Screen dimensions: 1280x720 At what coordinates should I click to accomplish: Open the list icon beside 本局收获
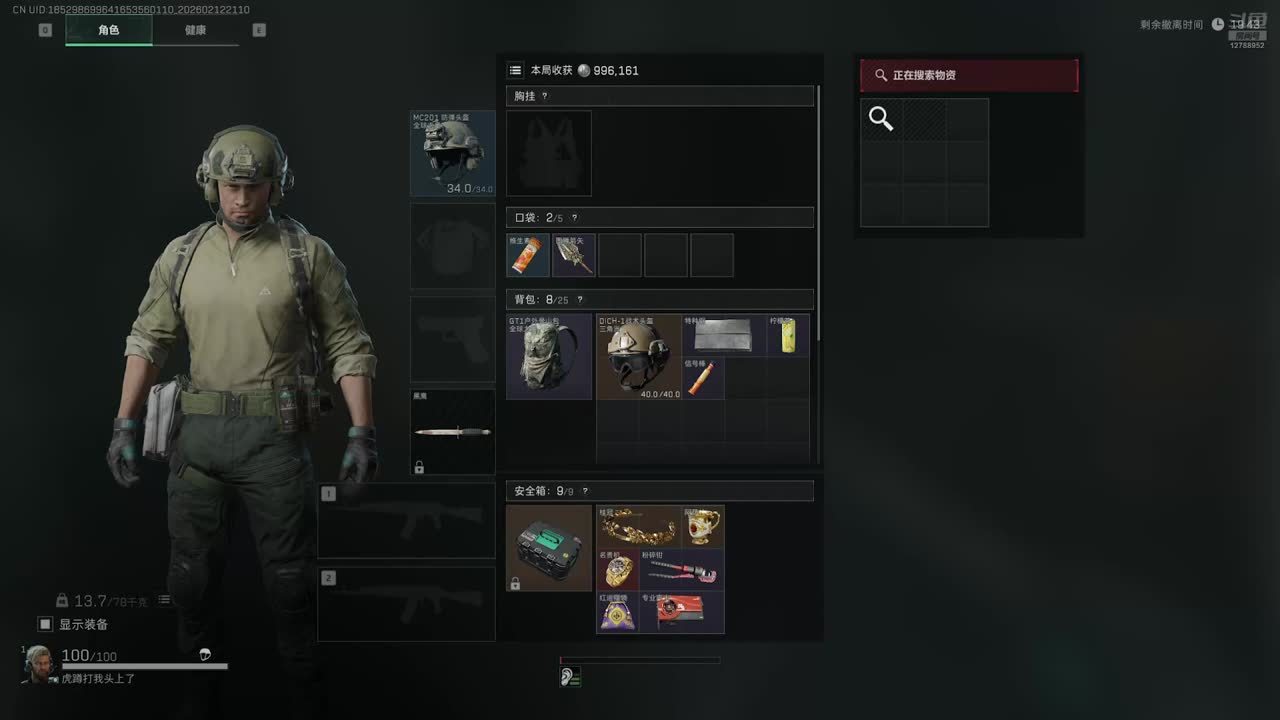(515, 70)
